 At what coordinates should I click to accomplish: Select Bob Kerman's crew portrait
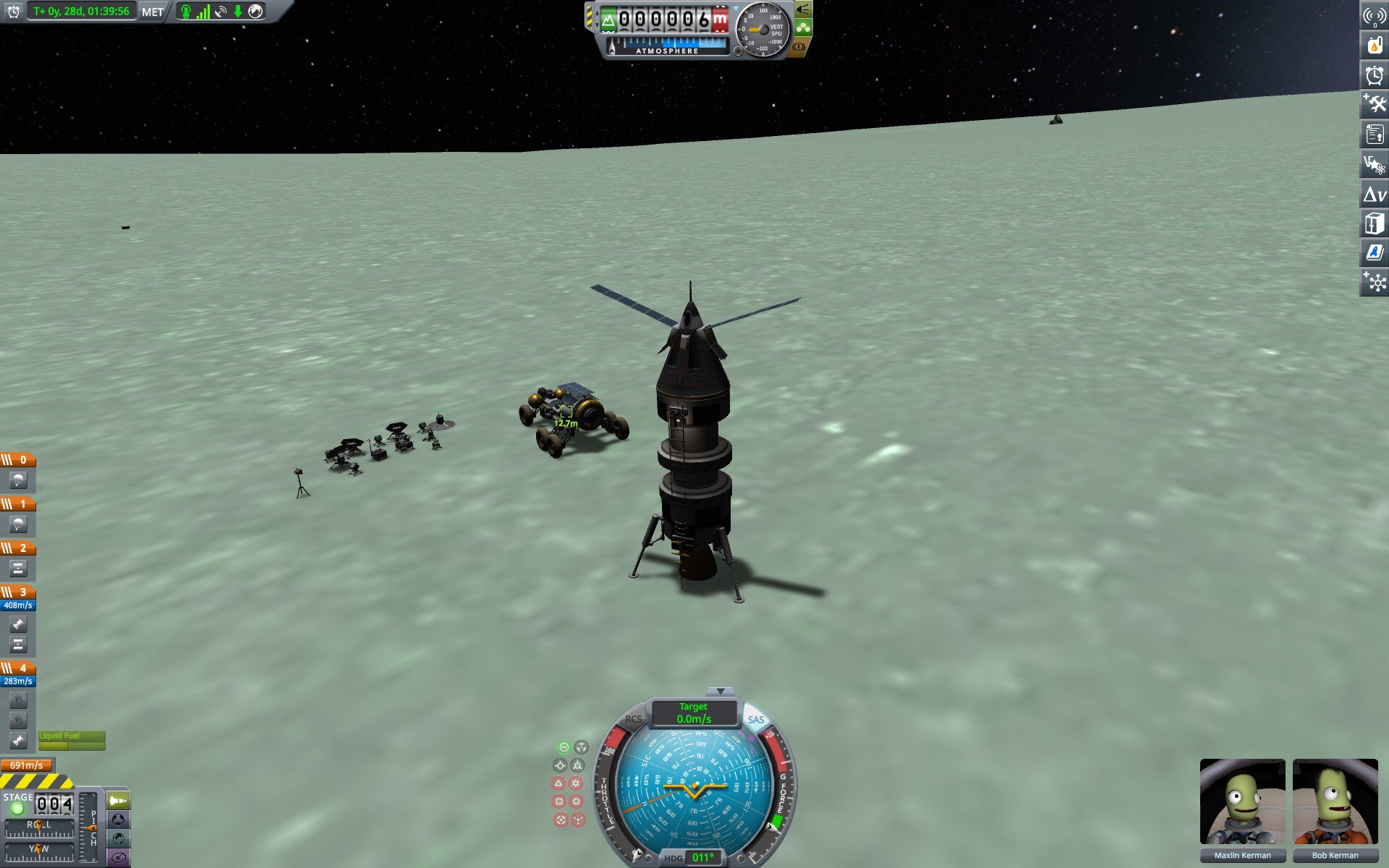(x=1335, y=801)
